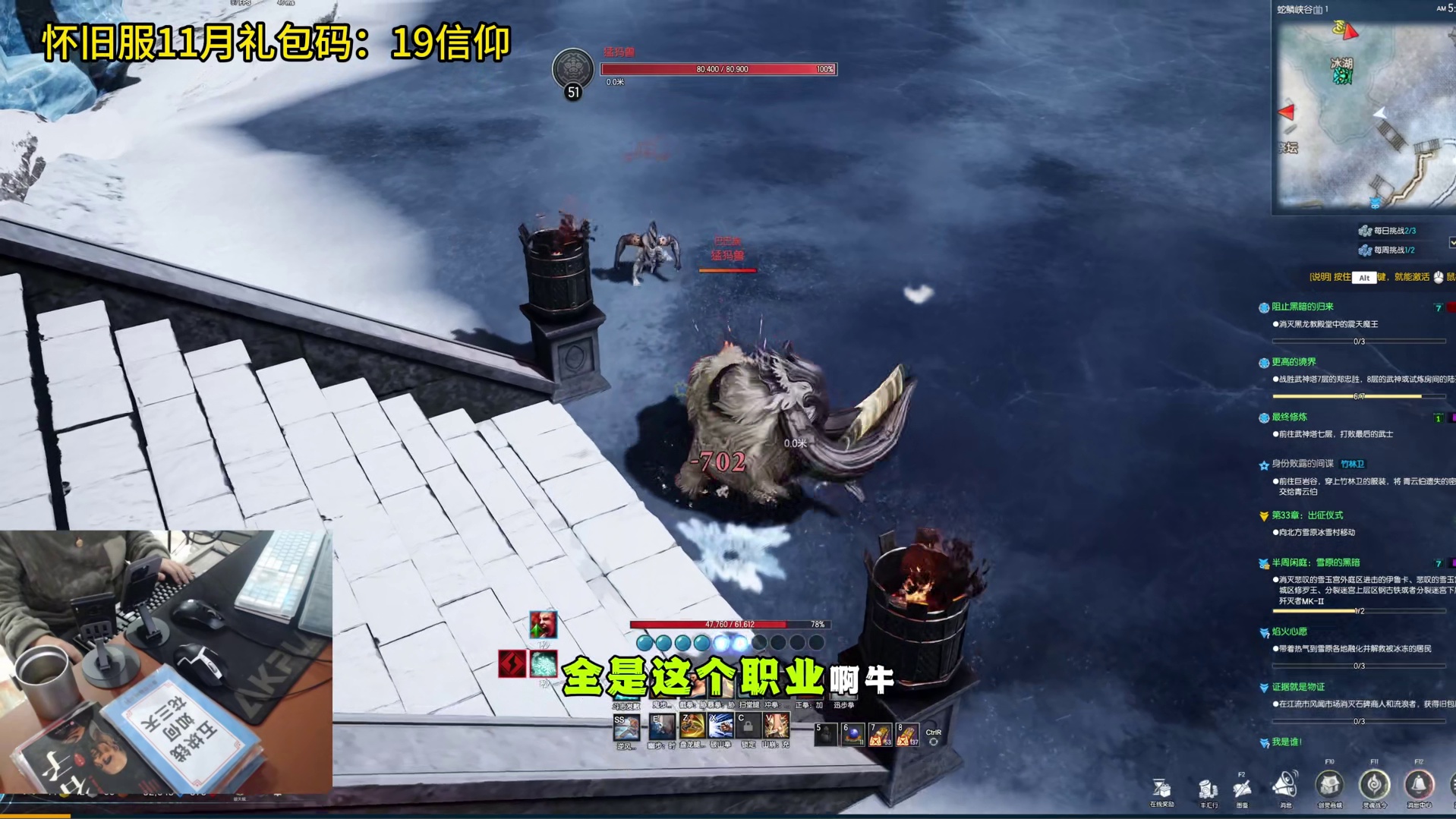Select the 更高的境界 quest entry
Screen dimensions: 1456x819
pos(1294,362)
